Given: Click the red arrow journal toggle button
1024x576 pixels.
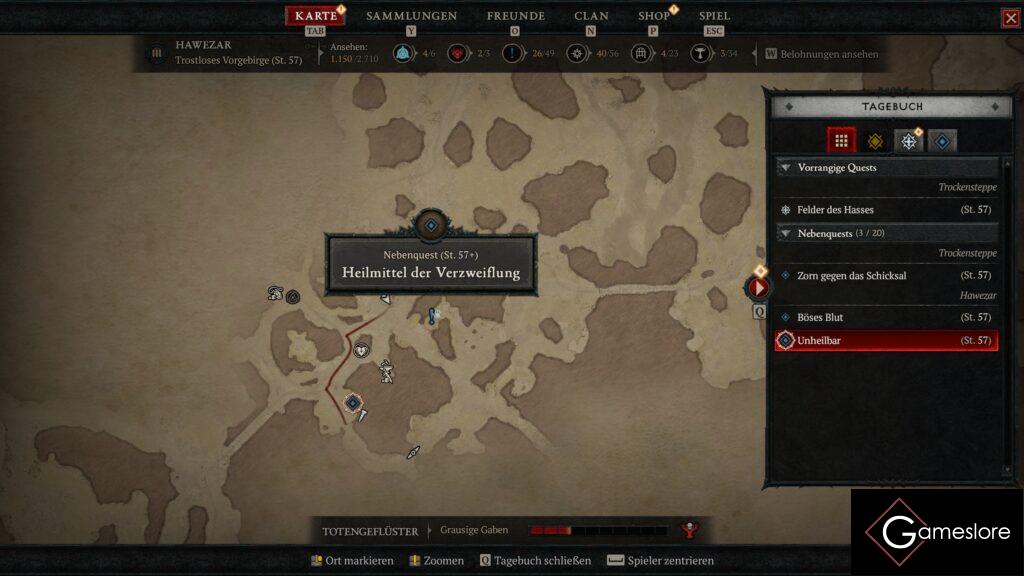Looking at the screenshot, I should [x=758, y=288].
